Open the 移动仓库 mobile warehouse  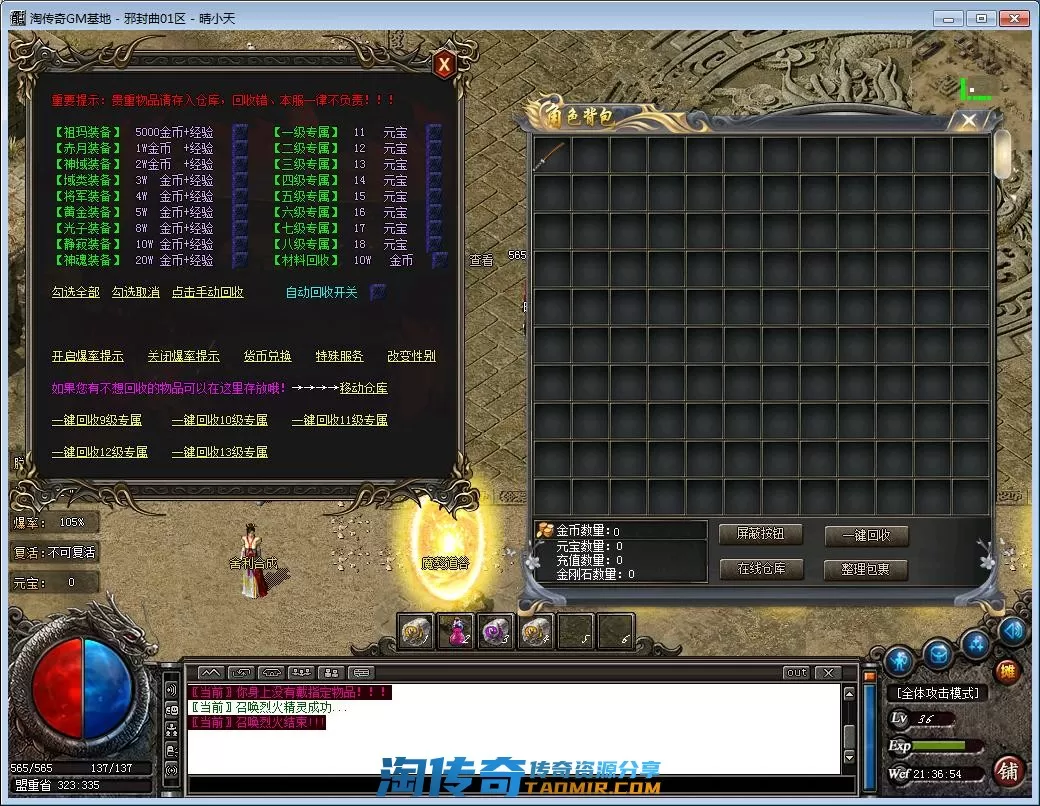(363, 388)
